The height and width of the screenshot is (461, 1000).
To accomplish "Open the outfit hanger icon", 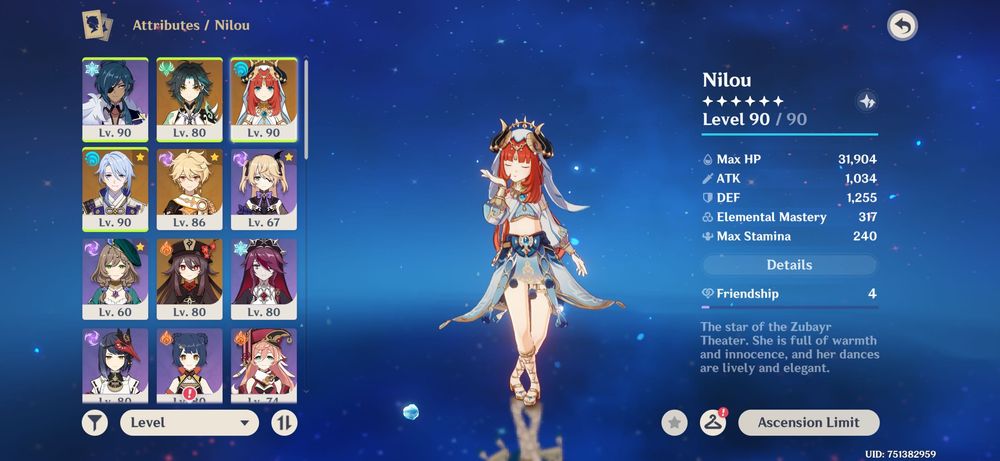I will [712, 423].
